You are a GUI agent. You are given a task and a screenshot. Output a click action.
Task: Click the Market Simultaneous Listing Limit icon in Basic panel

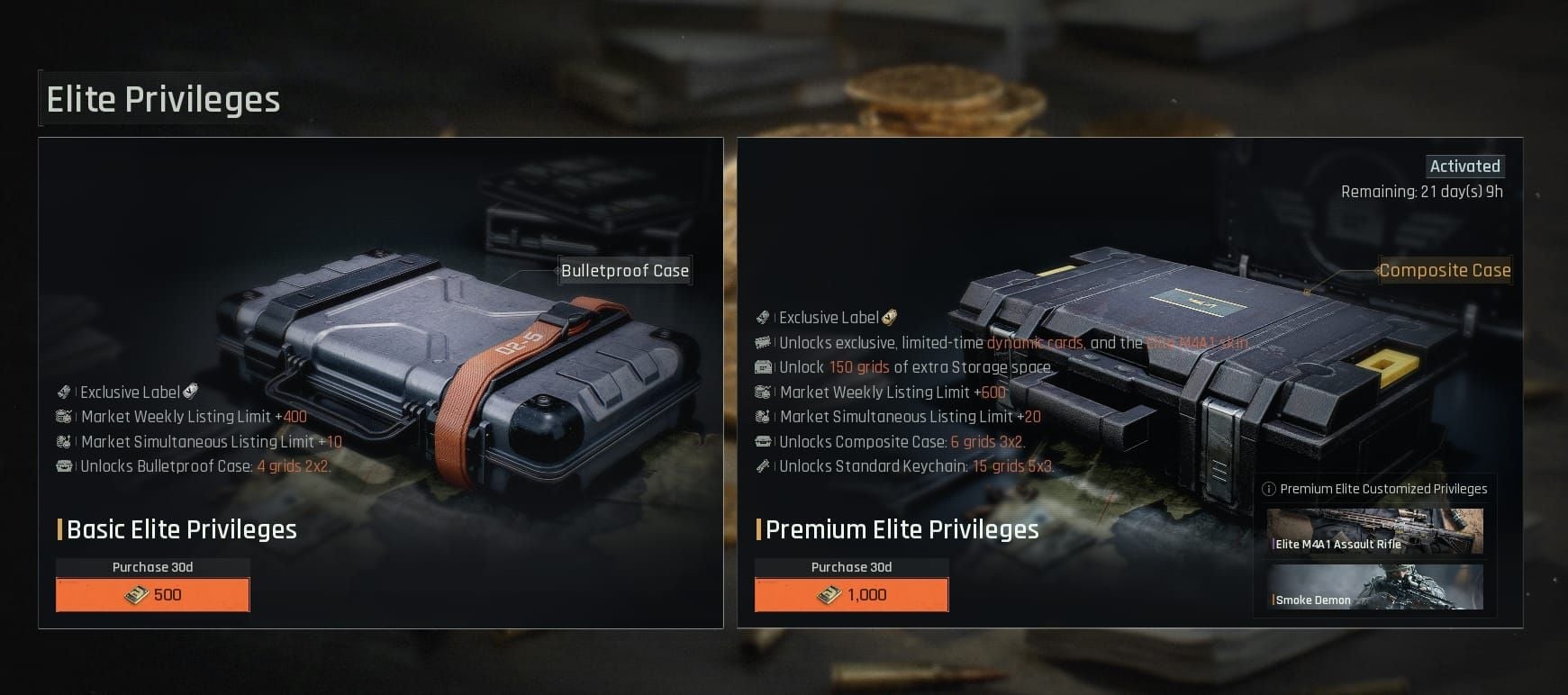coord(63,442)
